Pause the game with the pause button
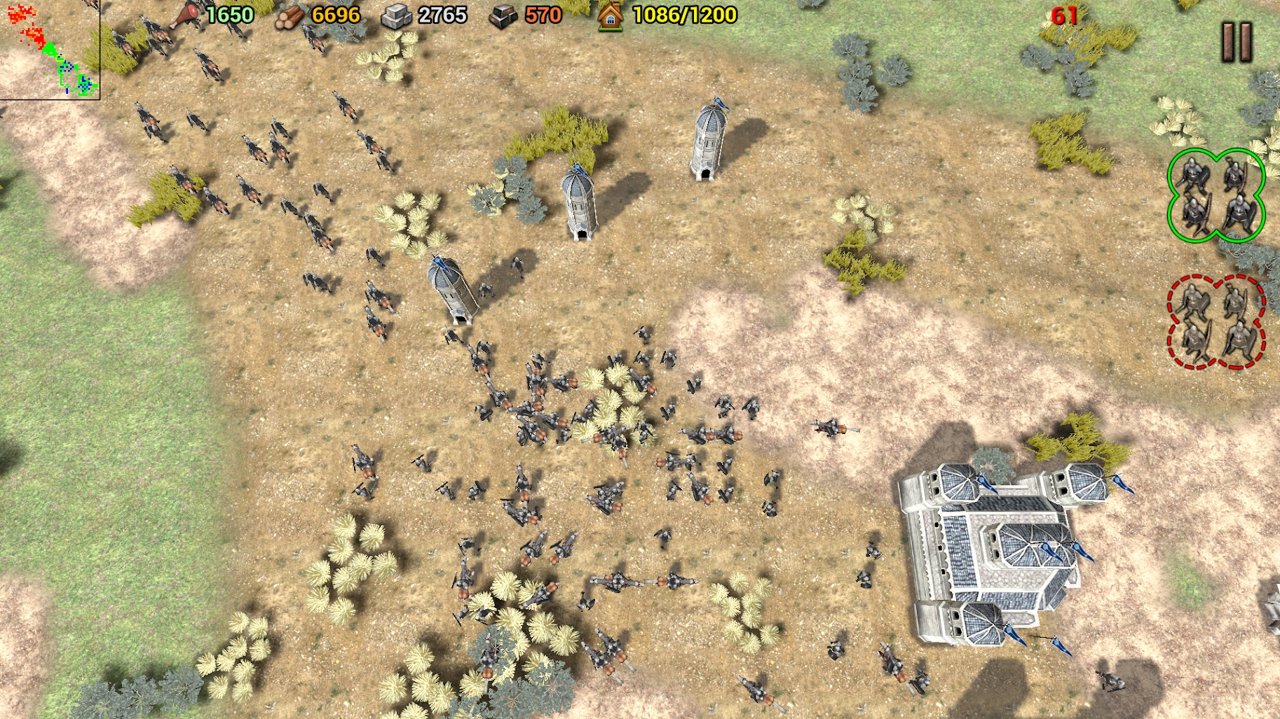1280x719 pixels. tap(1236, 42)
